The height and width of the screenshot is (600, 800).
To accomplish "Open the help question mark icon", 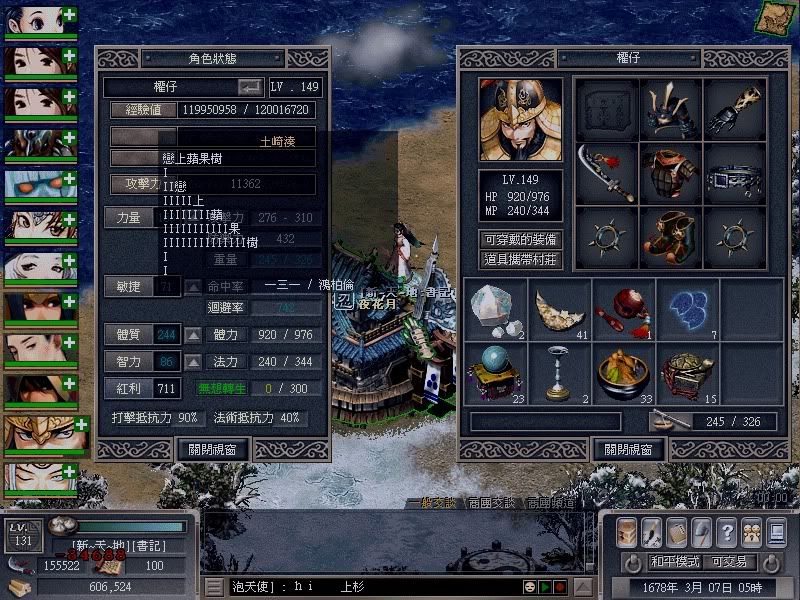I will point(727,532).
